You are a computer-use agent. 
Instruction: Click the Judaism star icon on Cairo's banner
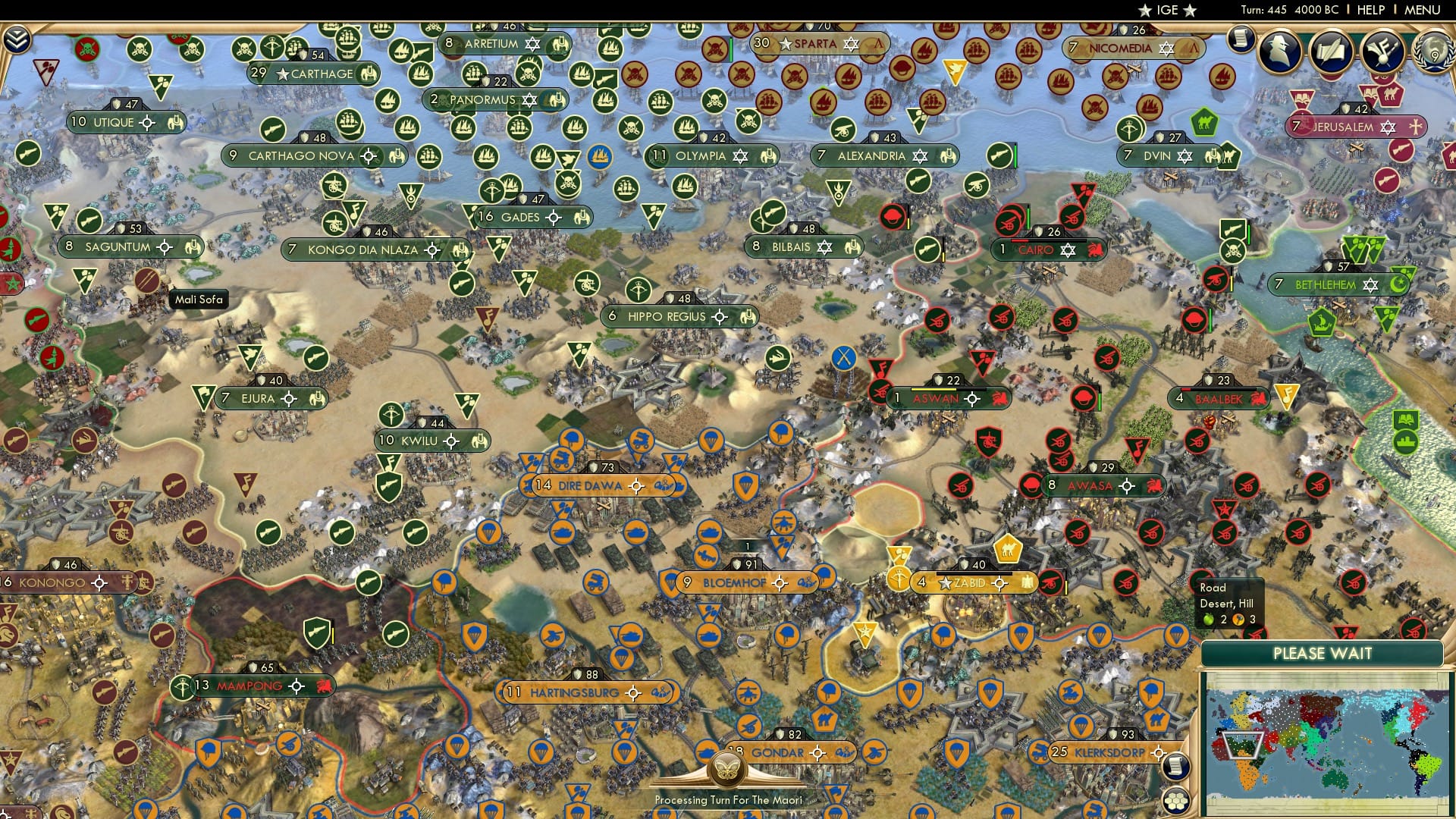tap(1066, 249)
